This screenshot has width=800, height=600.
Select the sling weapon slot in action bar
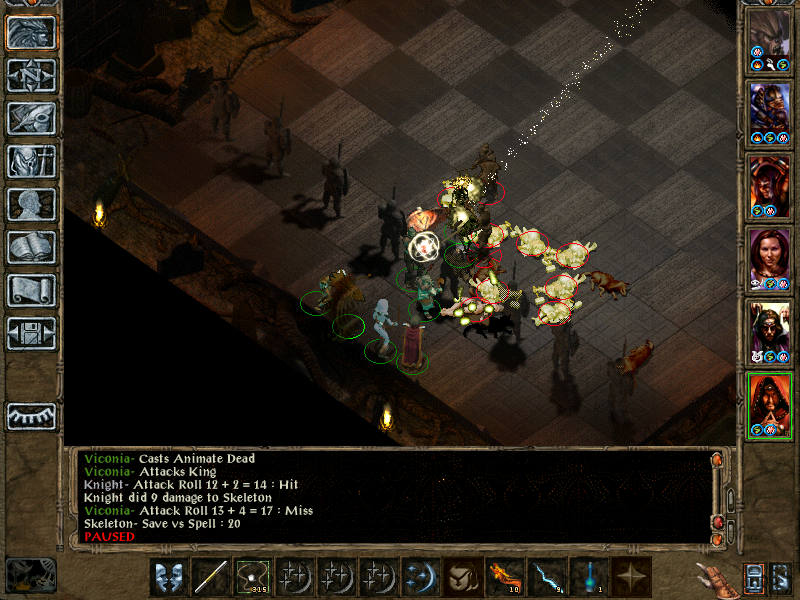pyautogui.click(x=253, y=577)
